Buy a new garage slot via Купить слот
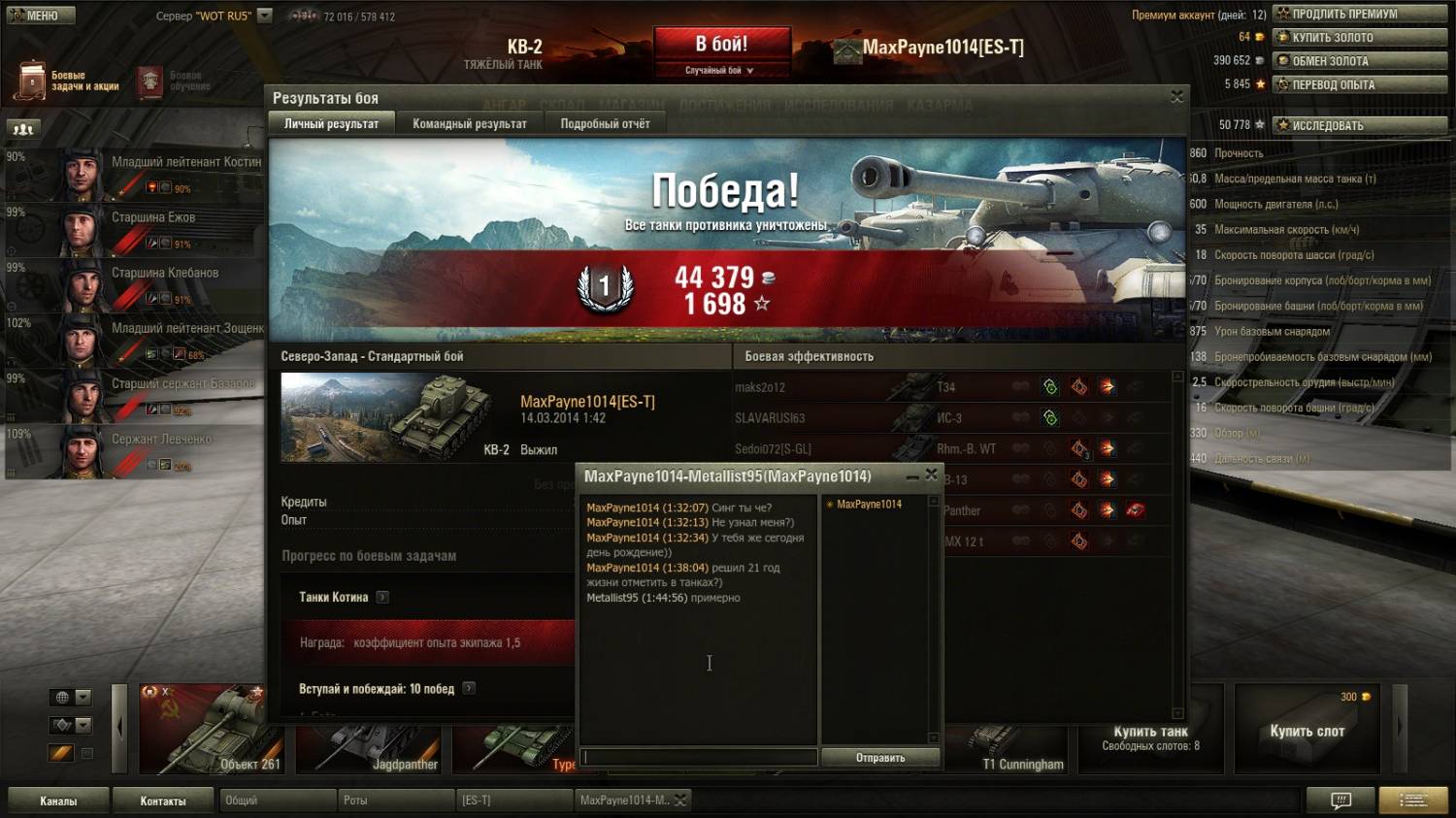The height and width of the screenshot is (818, 1456). click(x=1307, y=730)
